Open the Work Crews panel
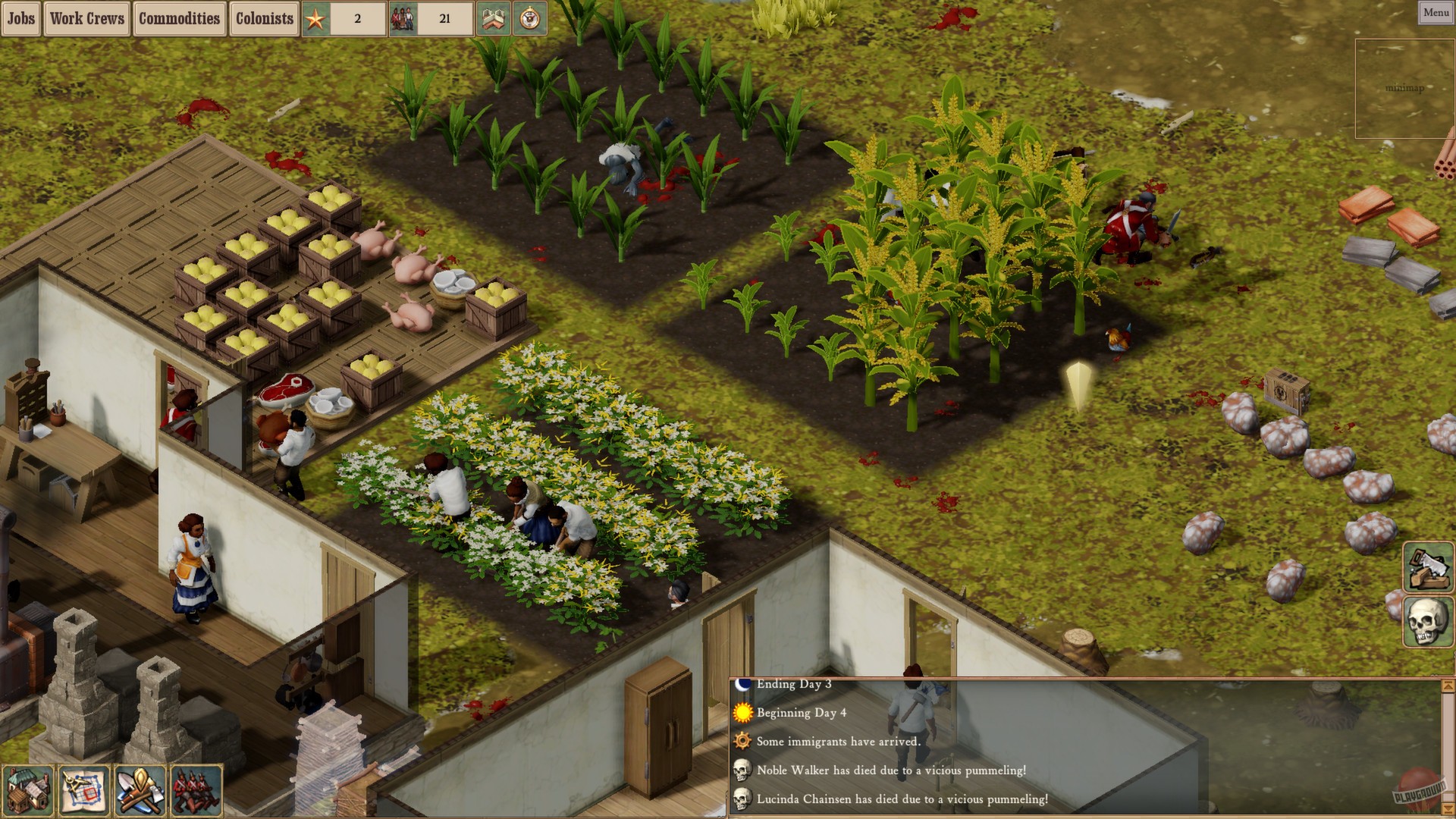This screenshot has height=819, width=1456. click(x=86, y=19)
